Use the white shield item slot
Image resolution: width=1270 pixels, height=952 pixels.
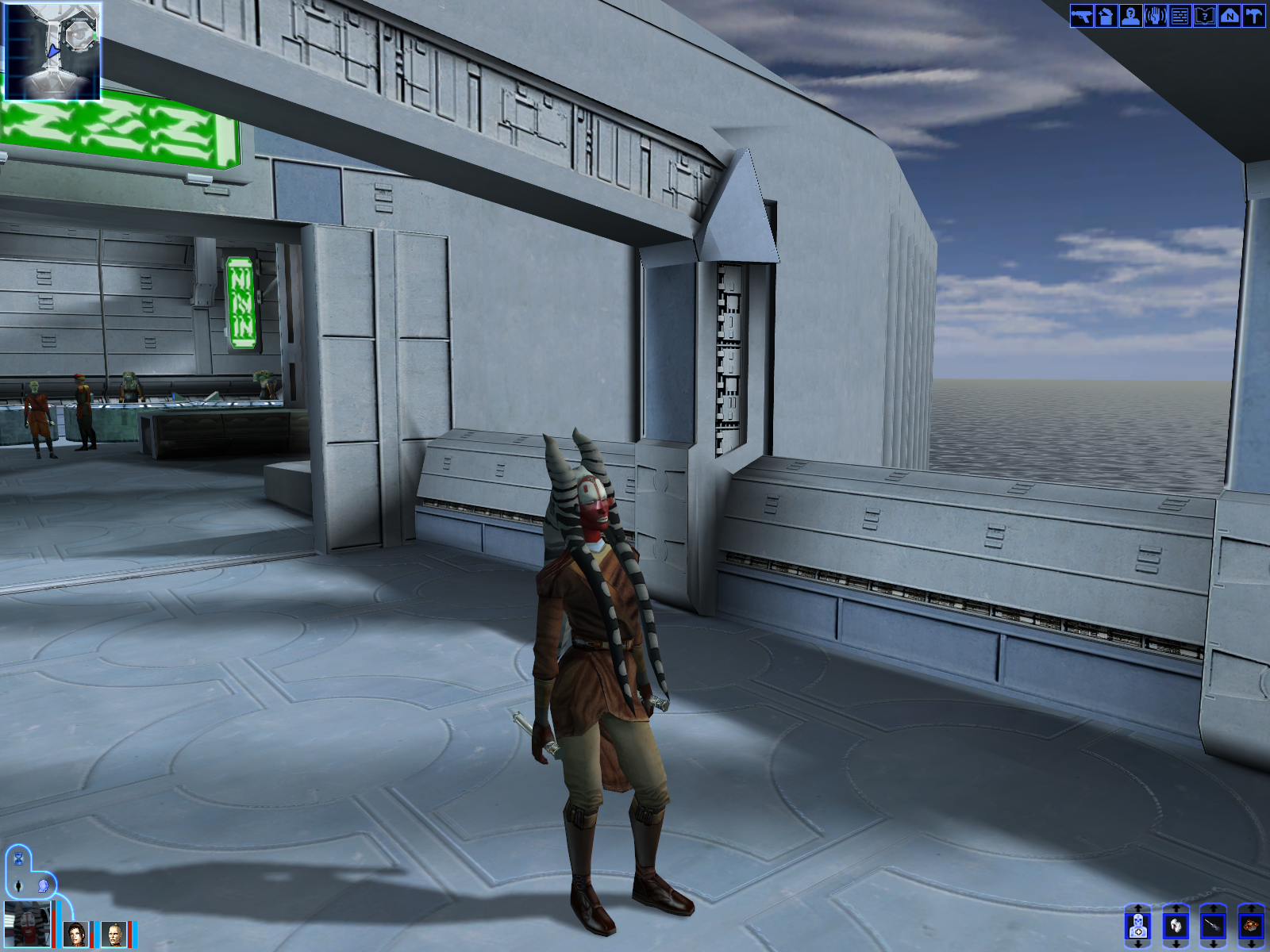[x=1176, y=926]
